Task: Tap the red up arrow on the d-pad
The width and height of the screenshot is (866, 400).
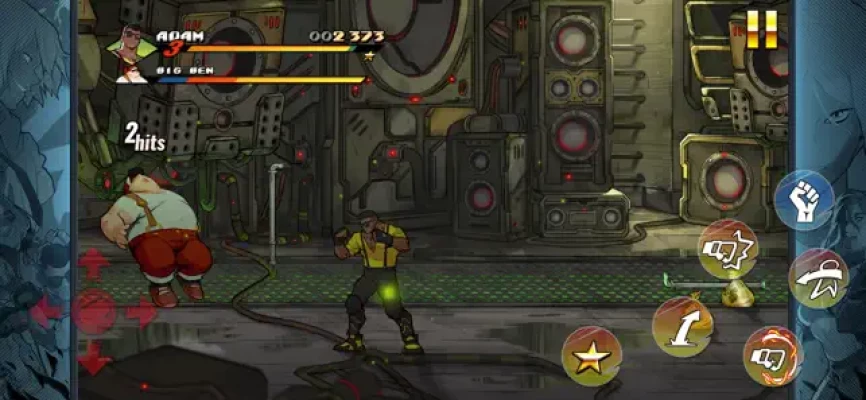Action: pos(93,264)
